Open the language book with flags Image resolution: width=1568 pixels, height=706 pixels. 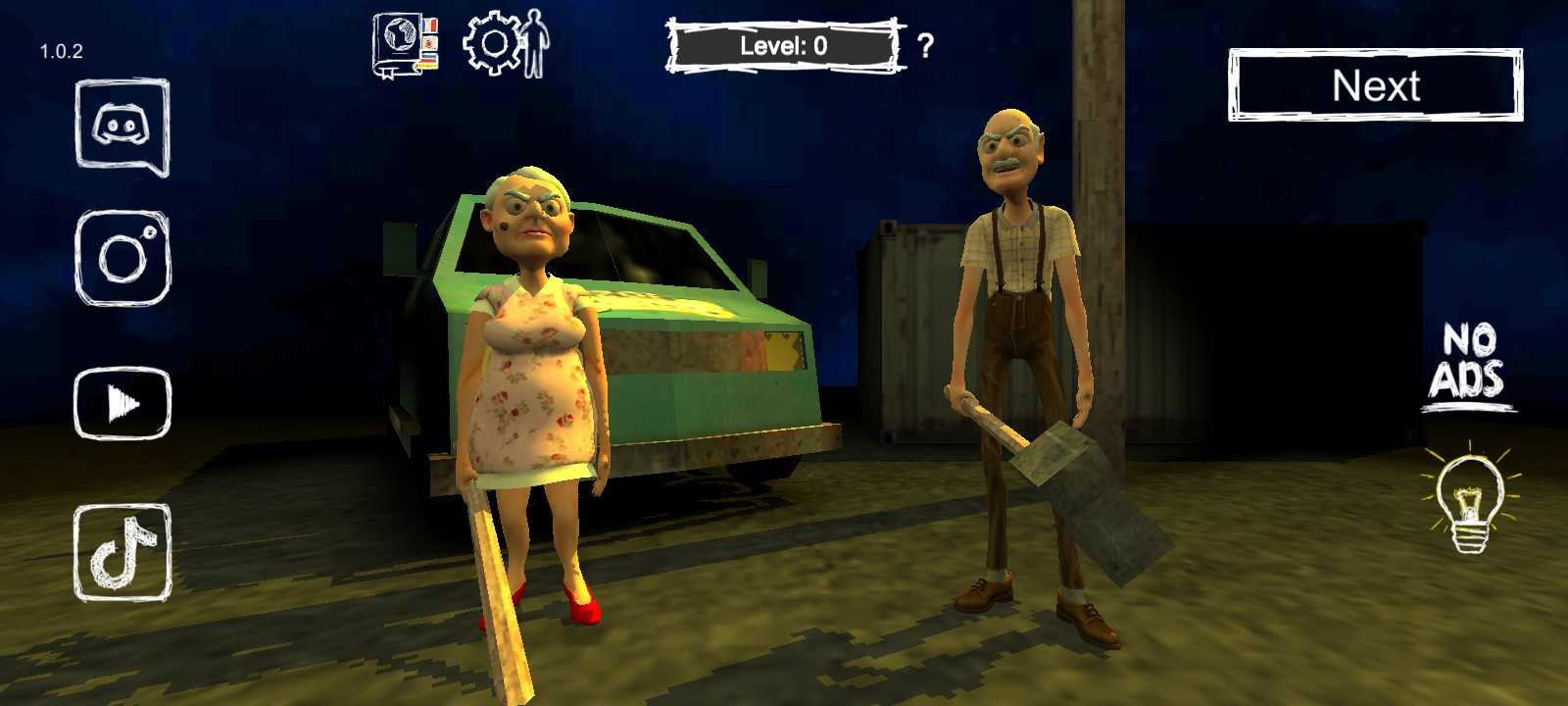click(404, 45)
